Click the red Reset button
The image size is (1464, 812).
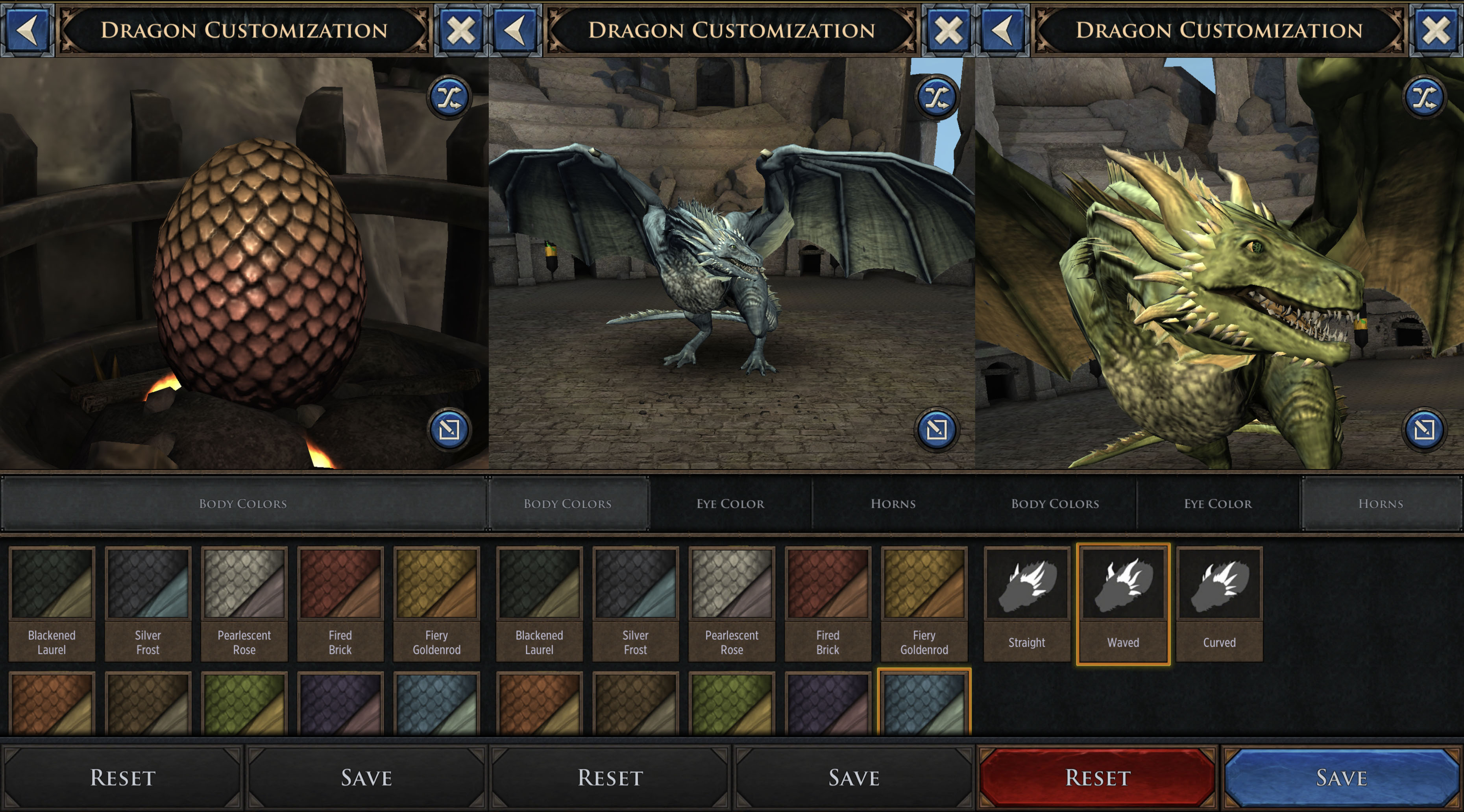coord(1098,777)
